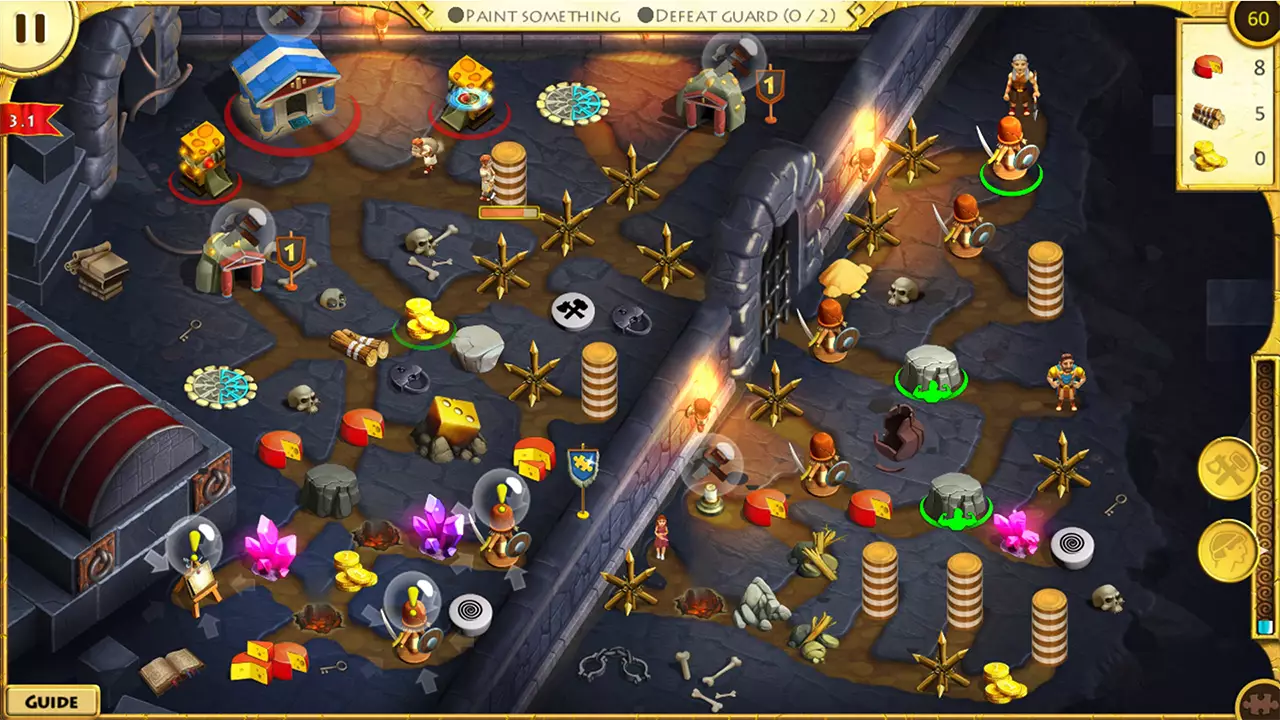
Task: Activate the tools bonus coin on right edge
Action: click(1228, 466)
